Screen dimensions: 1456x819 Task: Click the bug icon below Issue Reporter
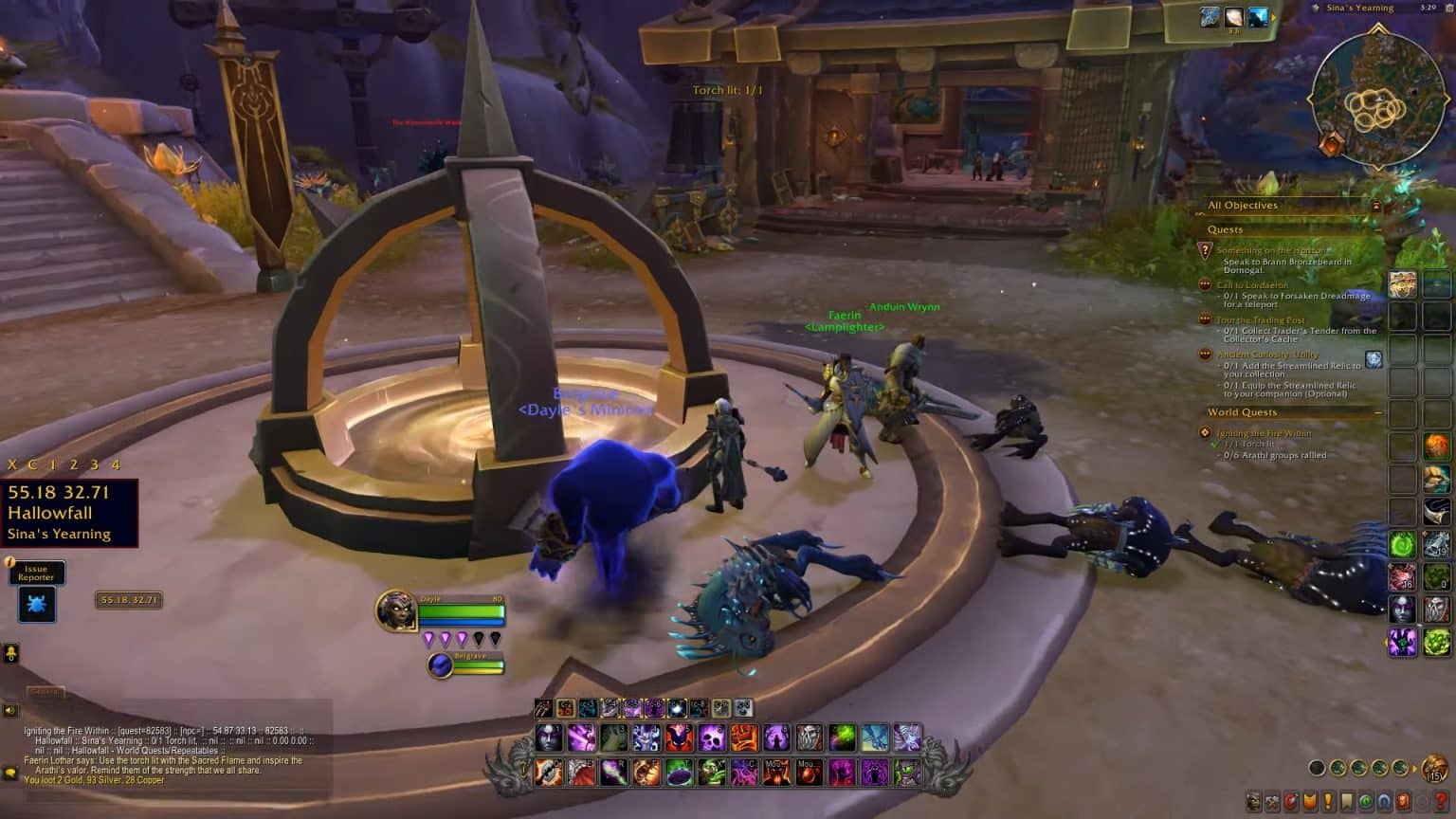point(36,605)
